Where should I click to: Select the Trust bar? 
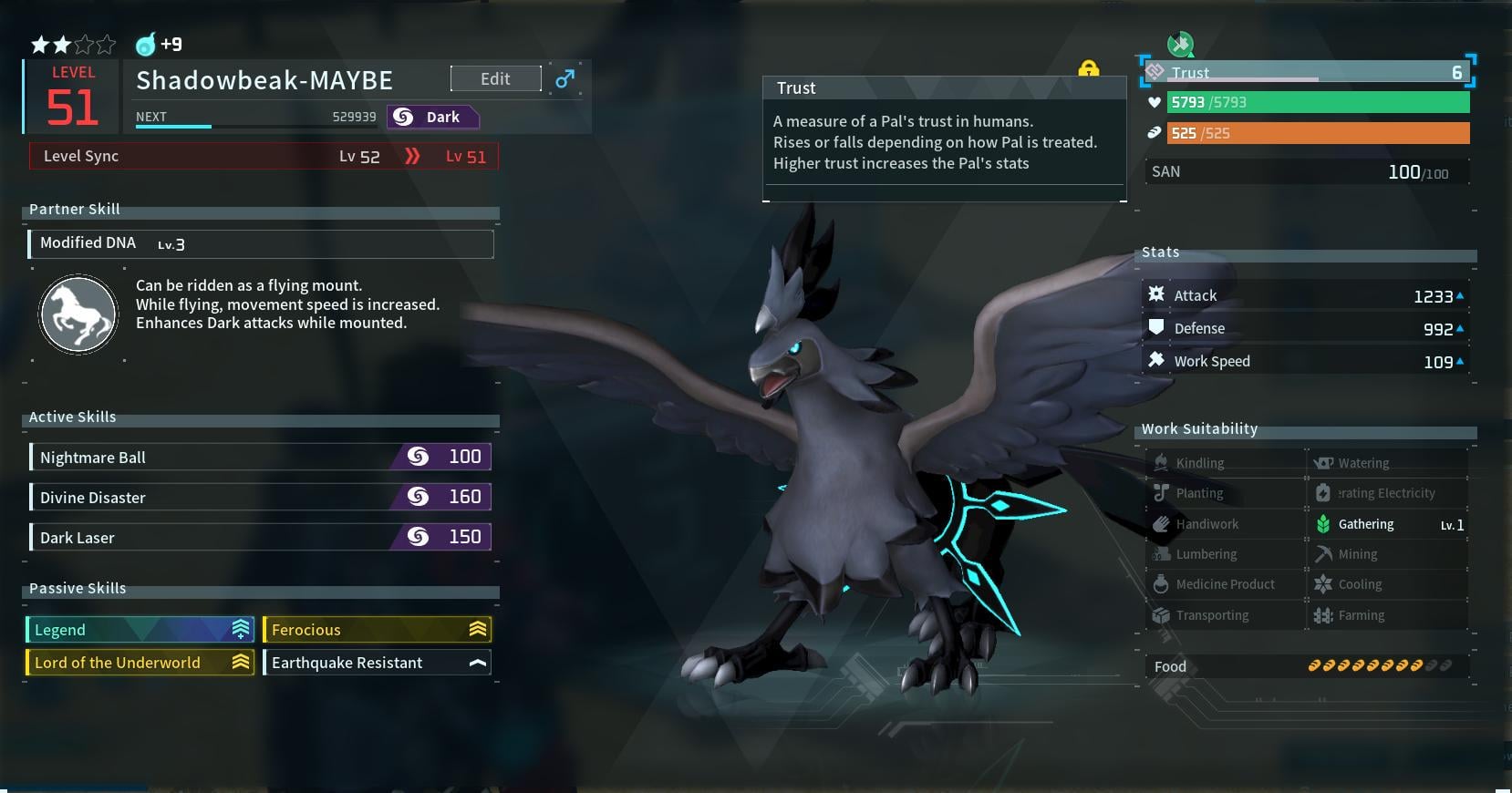pyautogui.click(x=1308, y=72)
